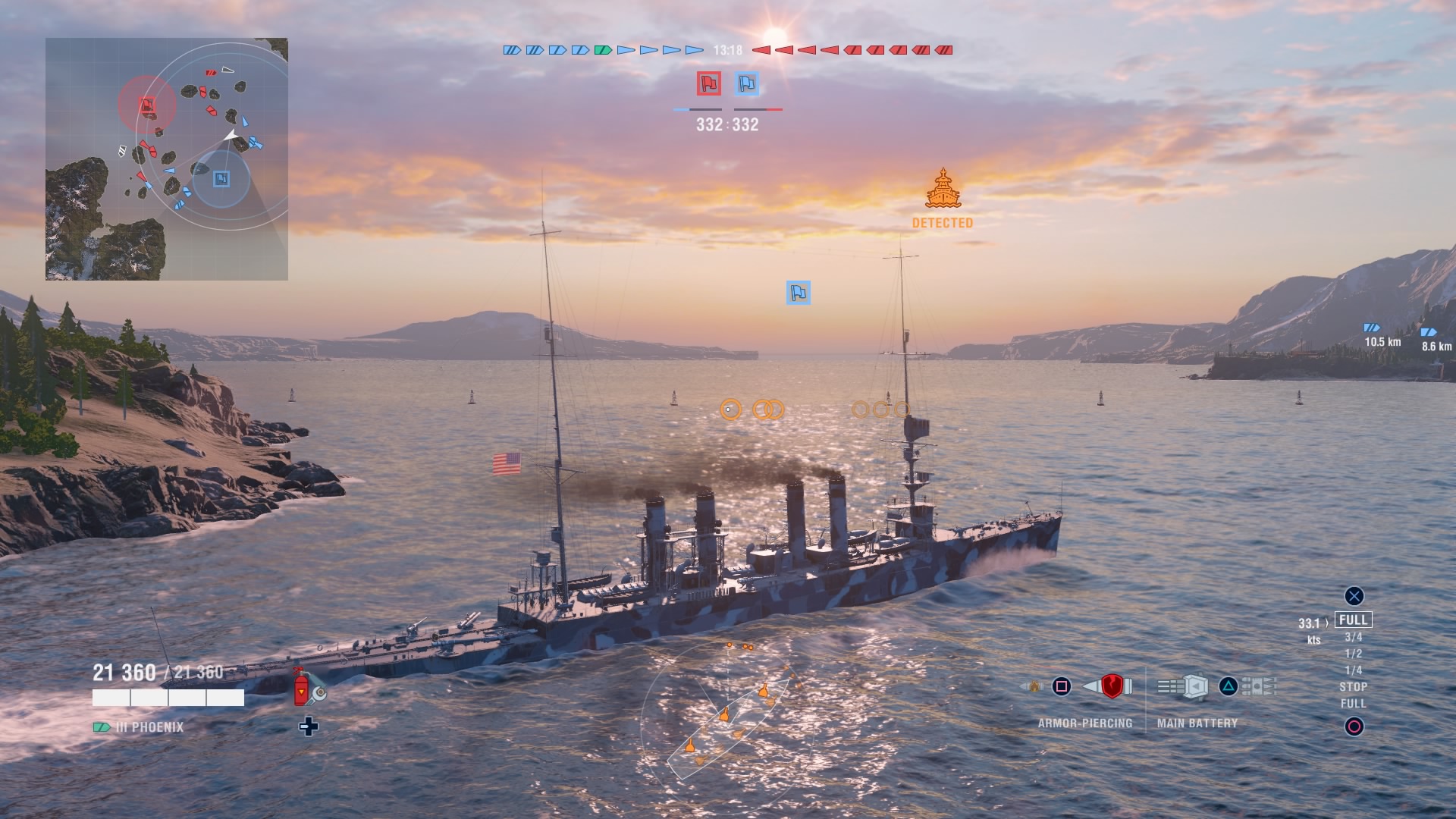Switch to the torpedo launcher icon

[1257, 687]
